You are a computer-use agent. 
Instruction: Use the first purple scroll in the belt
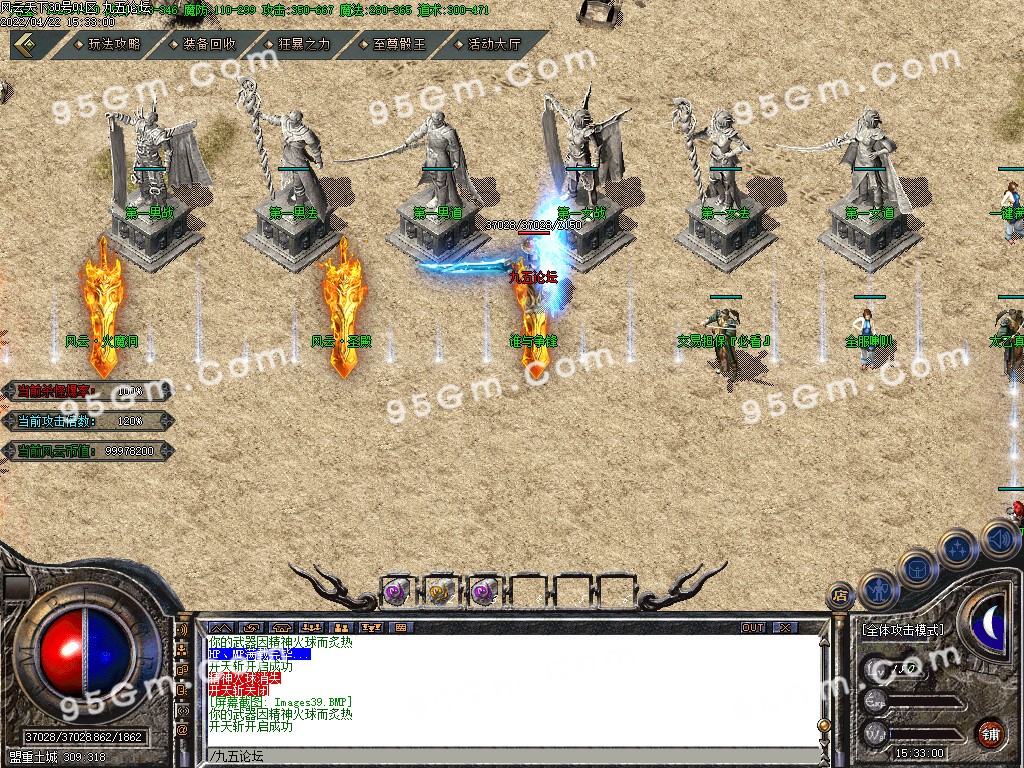click(x=397, y=591)
